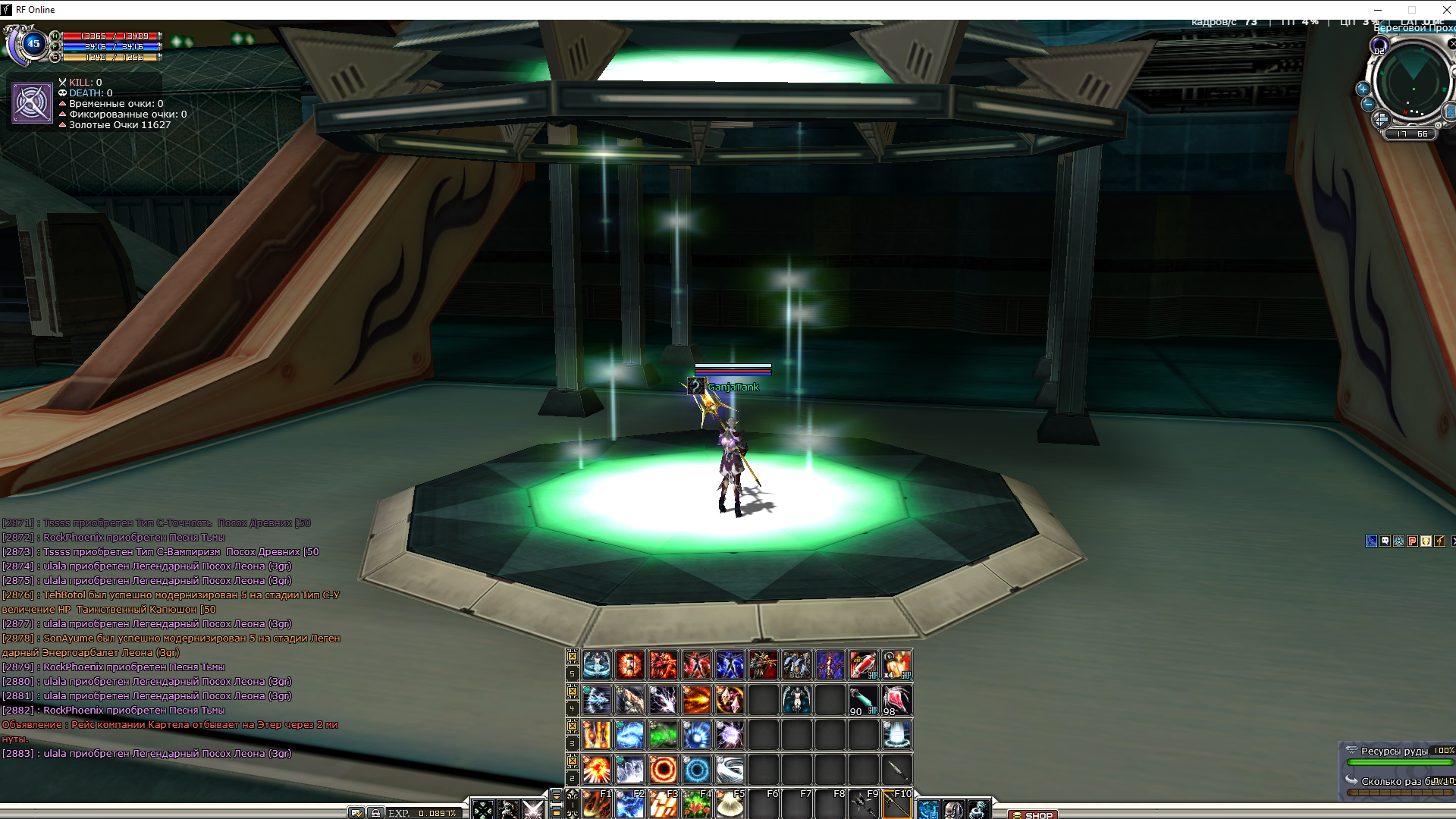This screenshot has height=819, width=1456.
Task: Zoom in the radar minimap
Action: 1363,89
